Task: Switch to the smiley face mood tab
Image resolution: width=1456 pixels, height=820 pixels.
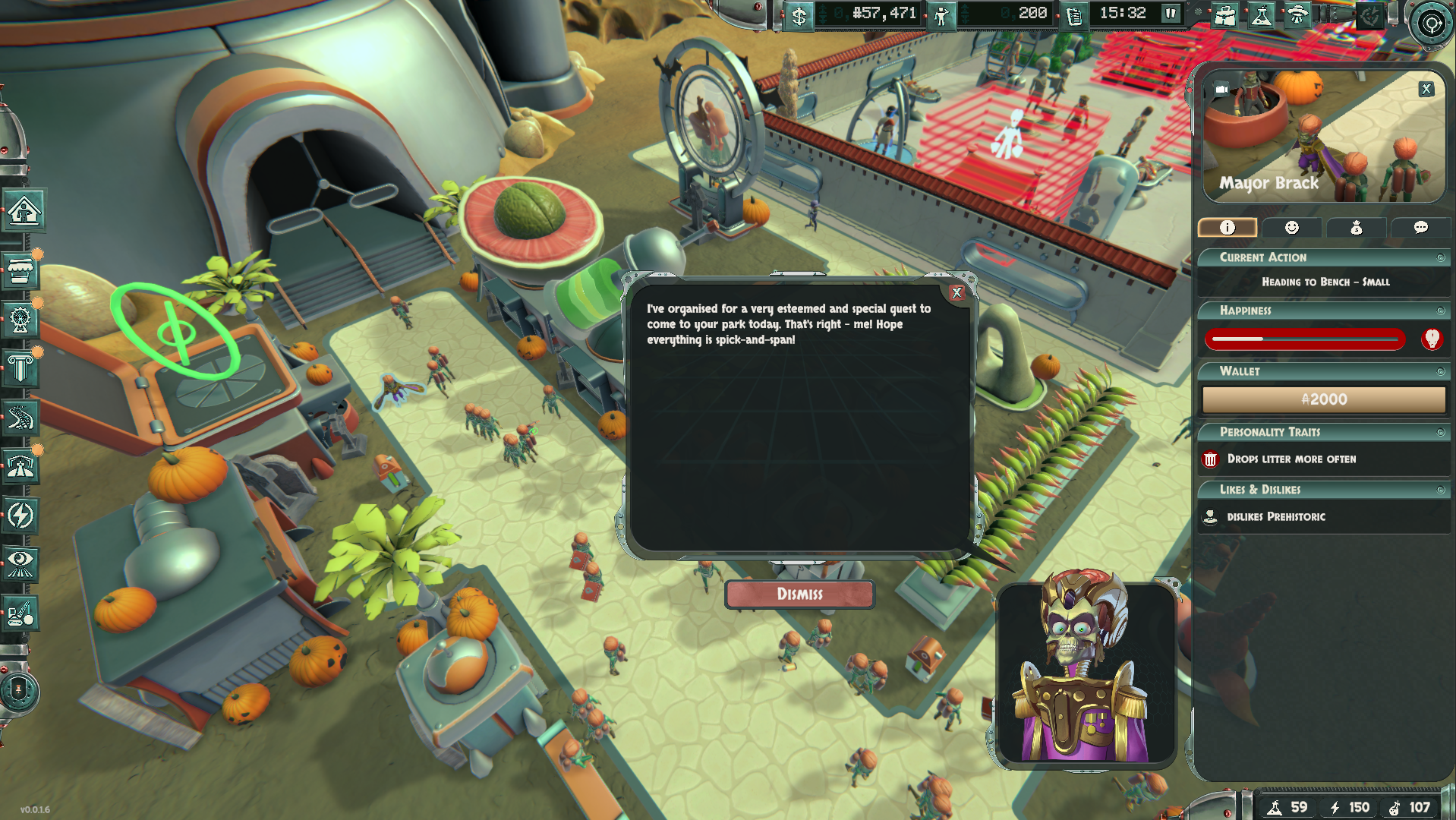Action: 1291,227
